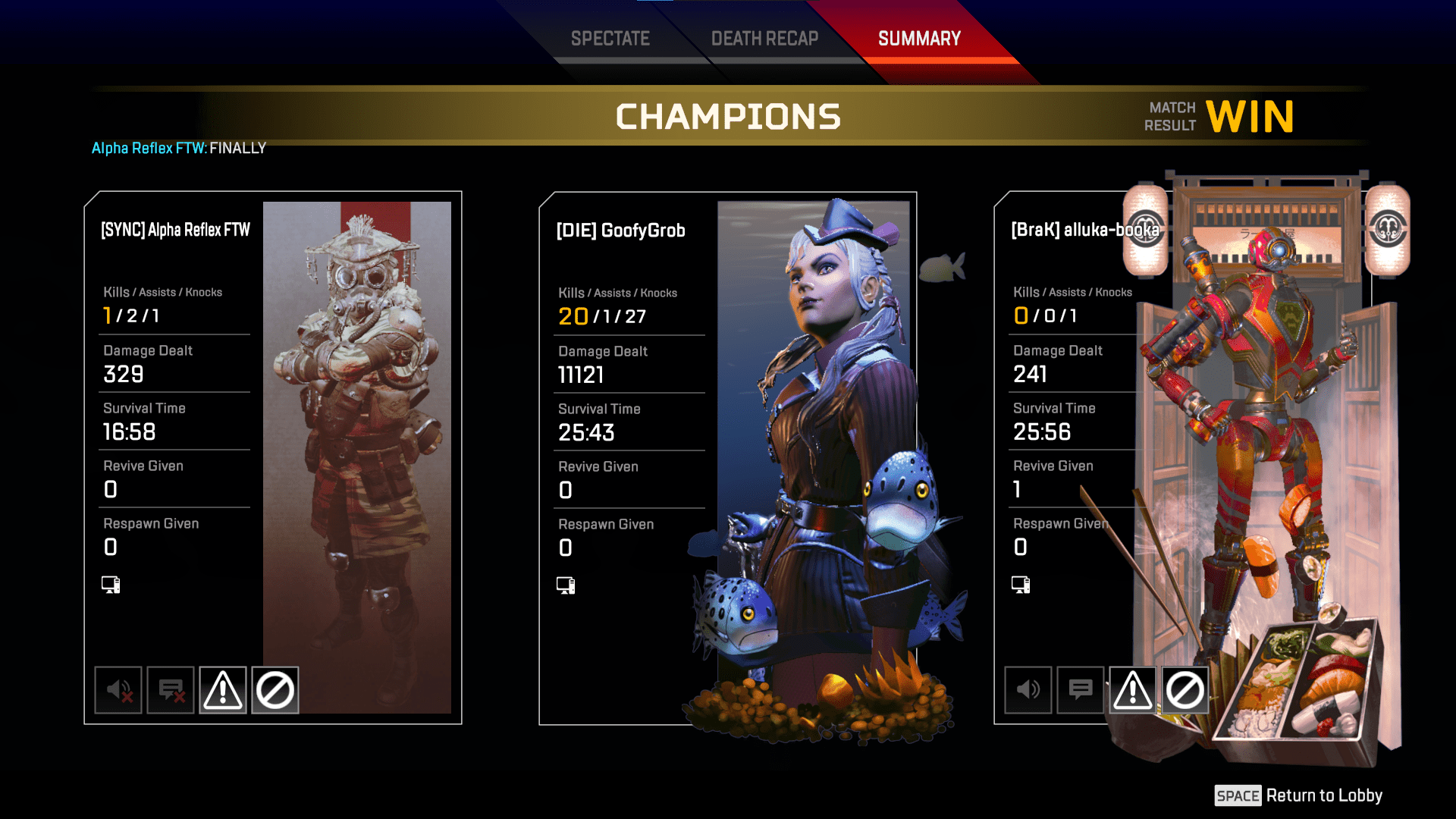The width and height of the screenshot is (1456, 819).
Task: Return to Lobby
Action: pos(1298,795)
